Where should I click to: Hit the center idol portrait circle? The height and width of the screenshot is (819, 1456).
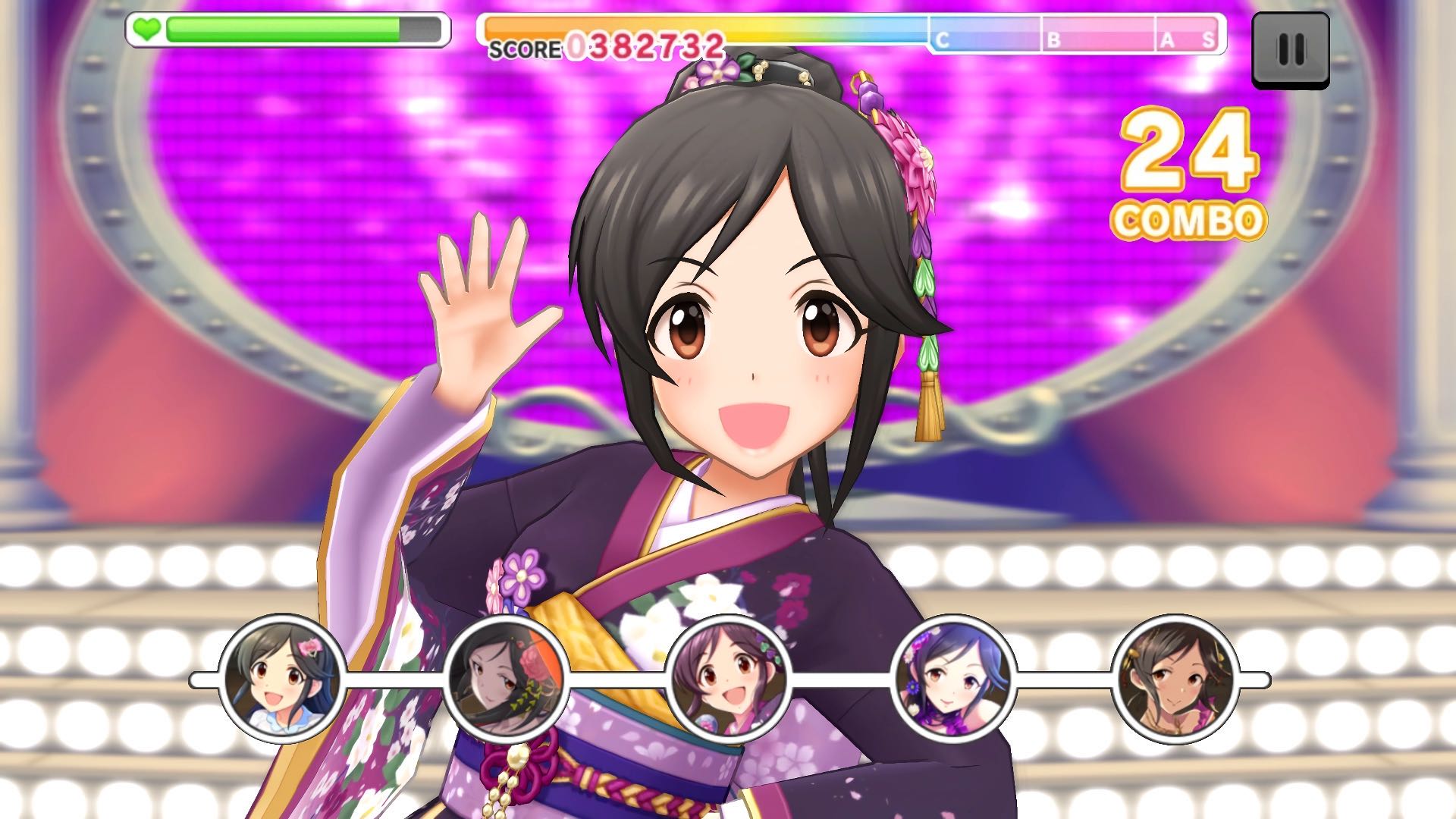[729, 679]
